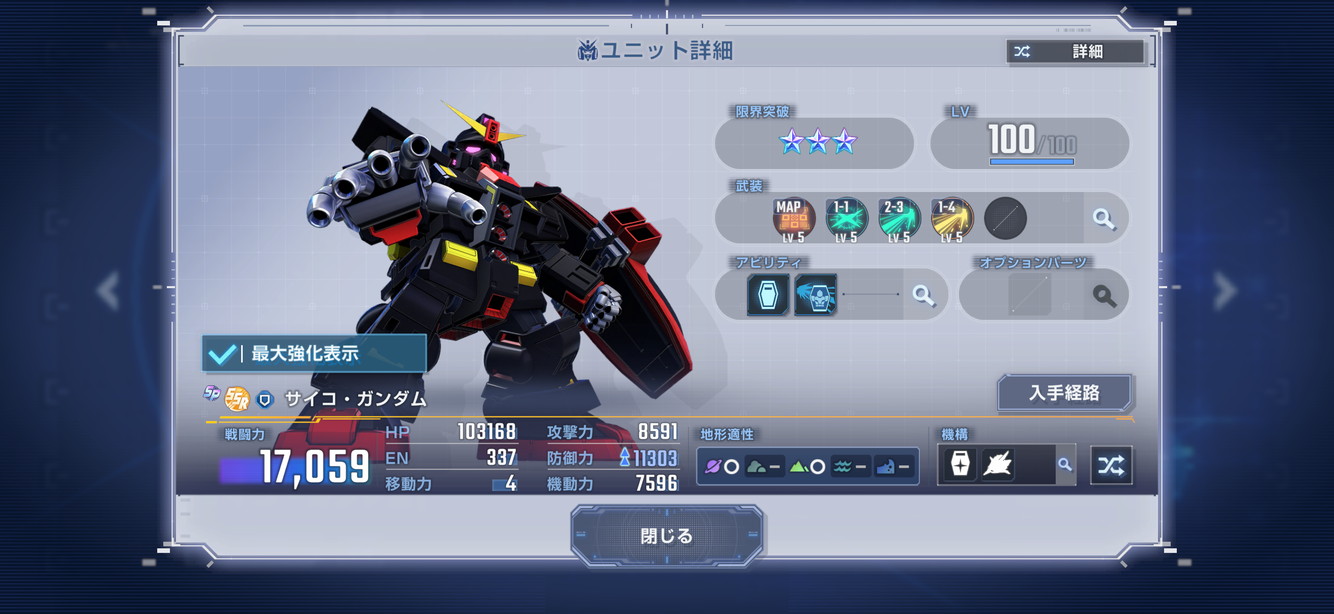This screenshot has width=1334, height=614.
Task: Select the MAP weapon icon
Action: pyautogui.click(x=793, y=218)
